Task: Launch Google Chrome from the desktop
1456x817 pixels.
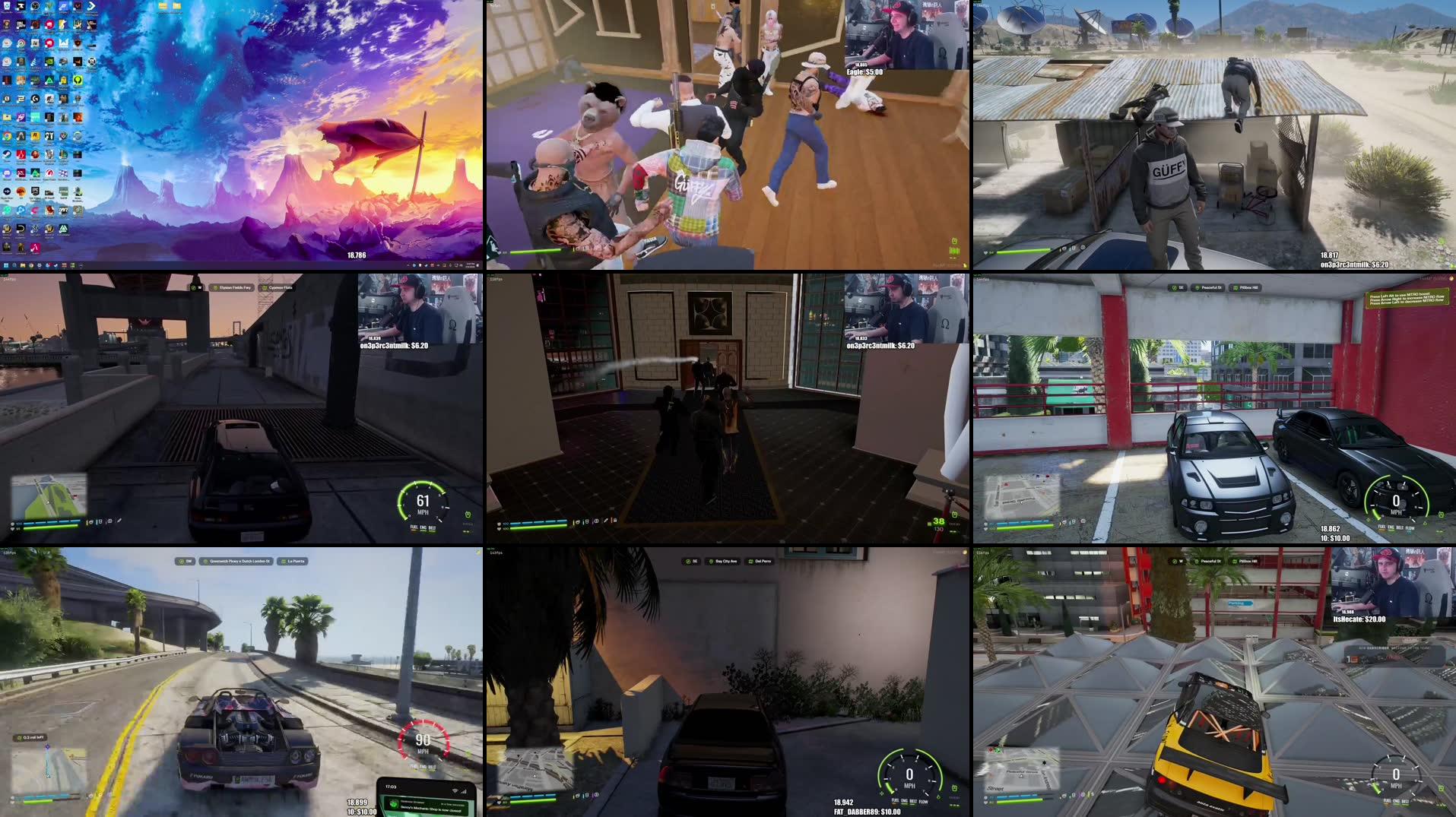Action: tap(7, 136)
